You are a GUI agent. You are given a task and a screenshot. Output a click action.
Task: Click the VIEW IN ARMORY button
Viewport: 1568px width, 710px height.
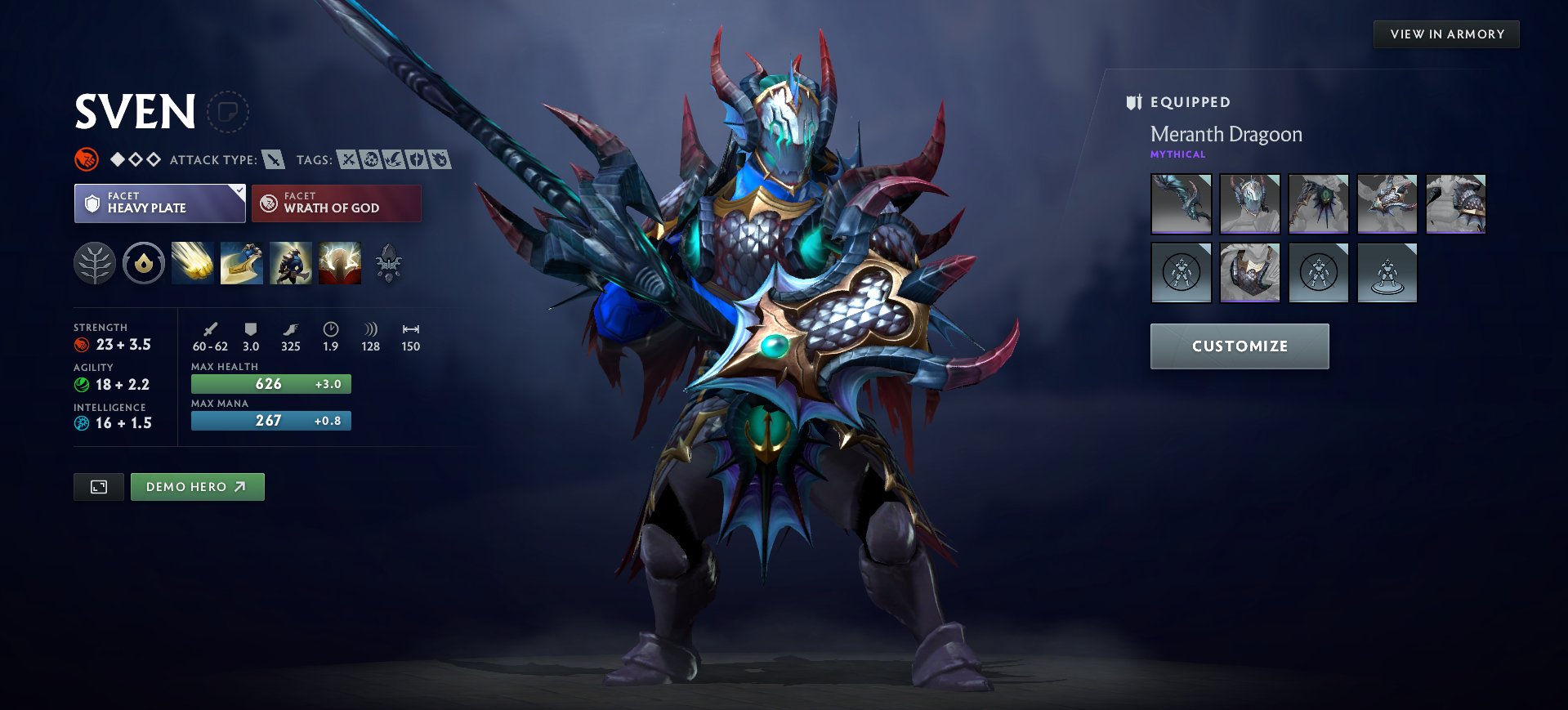(1446, 33)
